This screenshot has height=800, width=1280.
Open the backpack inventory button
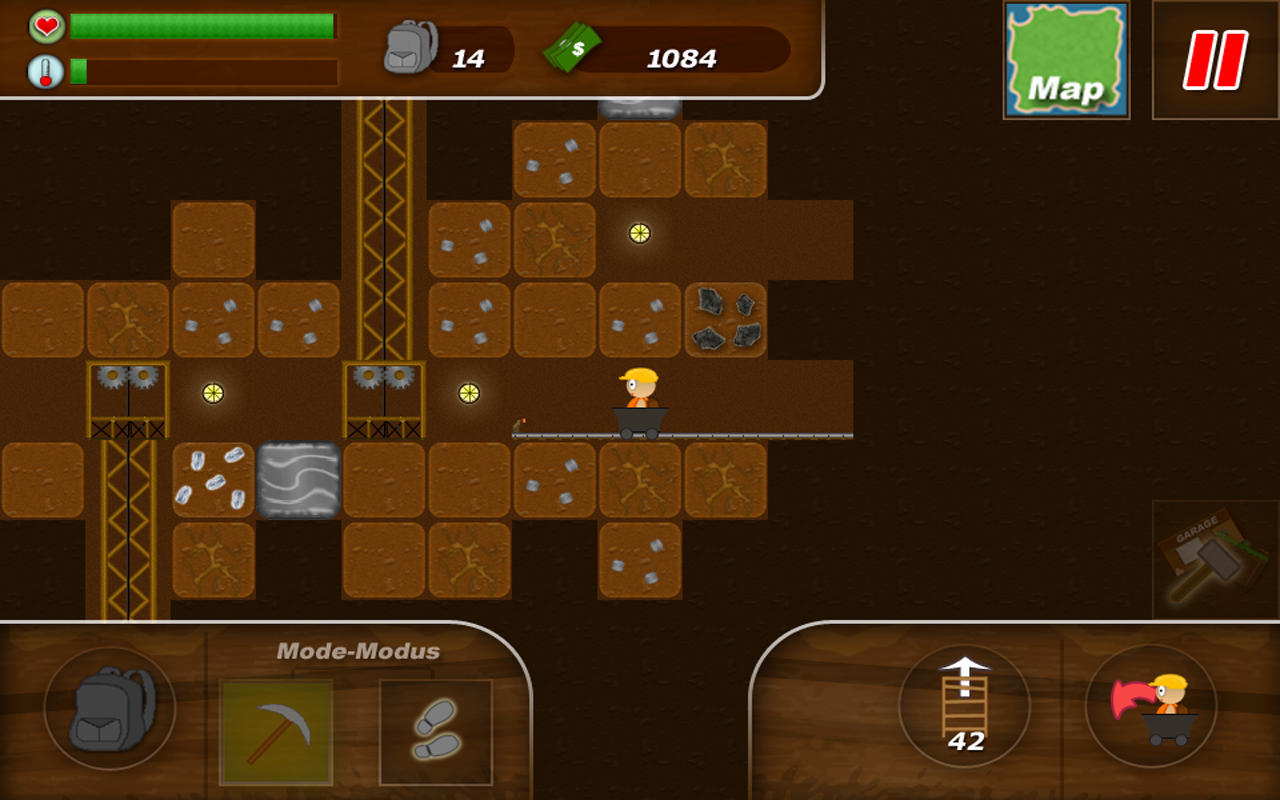110,708
